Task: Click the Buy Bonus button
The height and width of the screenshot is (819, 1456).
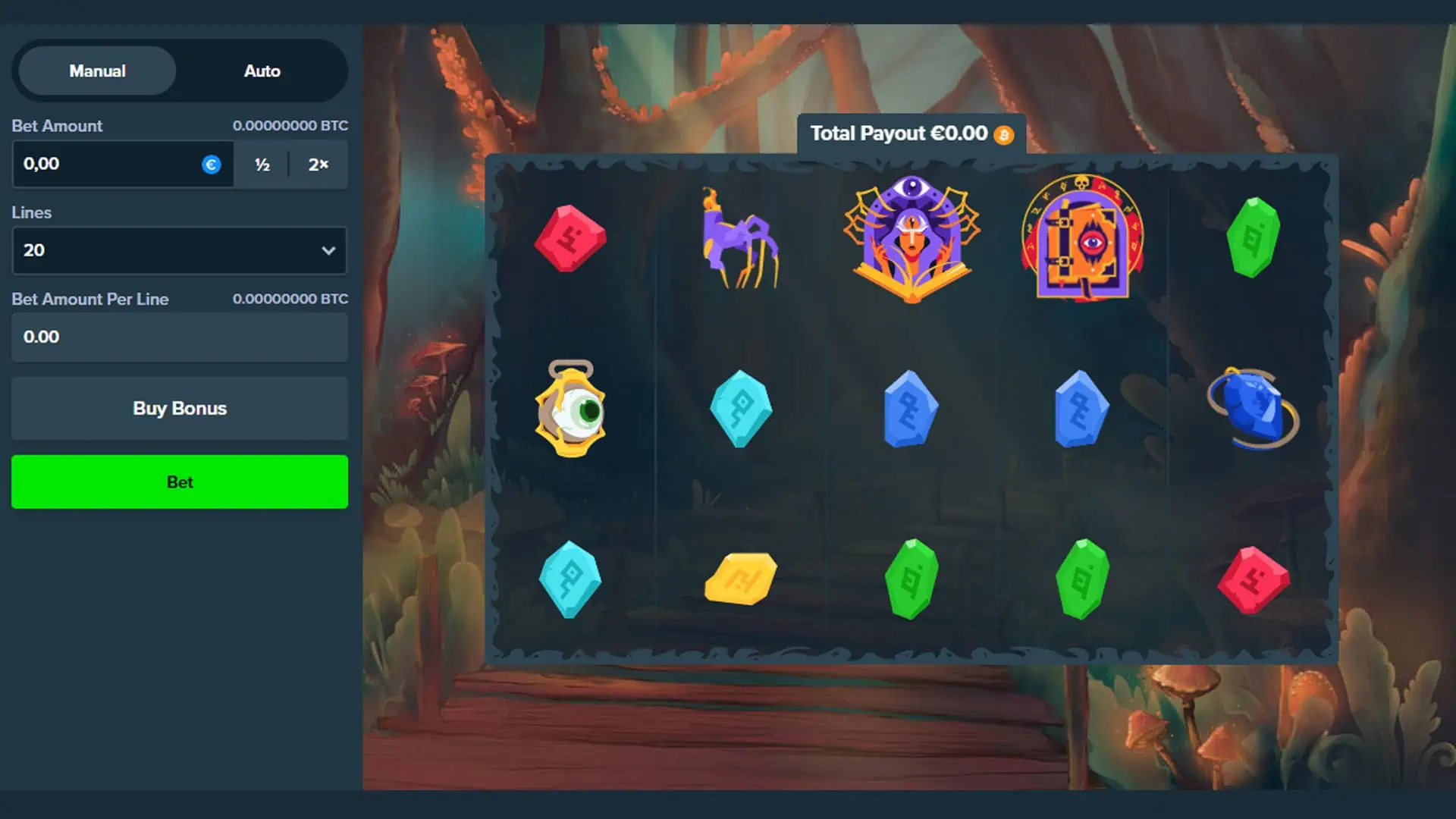Action: (180, 409)
